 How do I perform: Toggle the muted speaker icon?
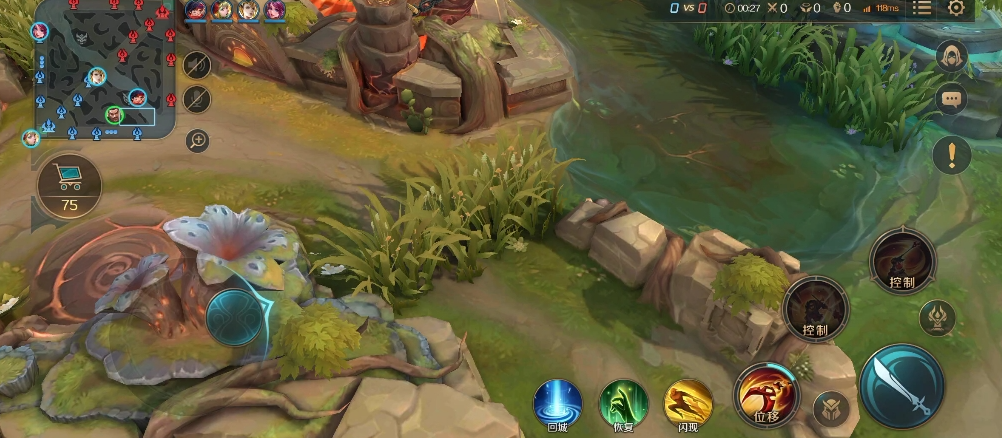(198, 66)
